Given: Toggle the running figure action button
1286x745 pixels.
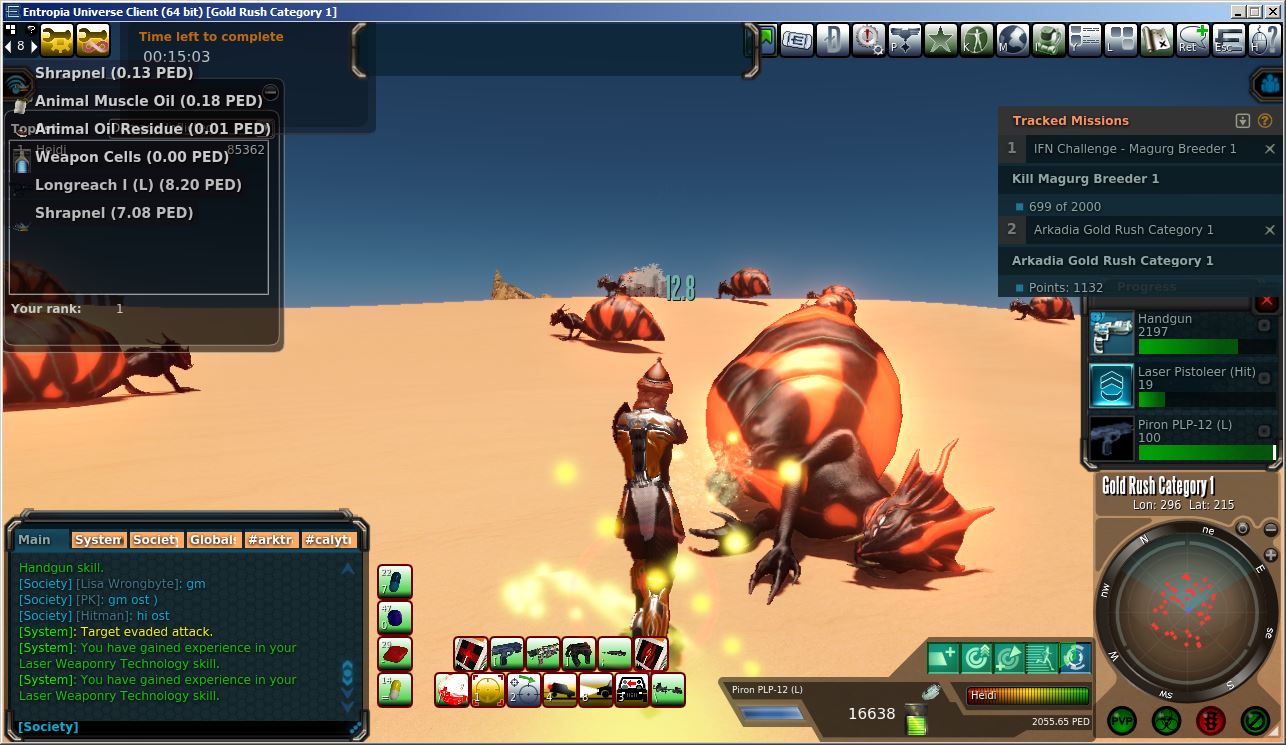Looking at the screenshot, I should click(1041, 657).
